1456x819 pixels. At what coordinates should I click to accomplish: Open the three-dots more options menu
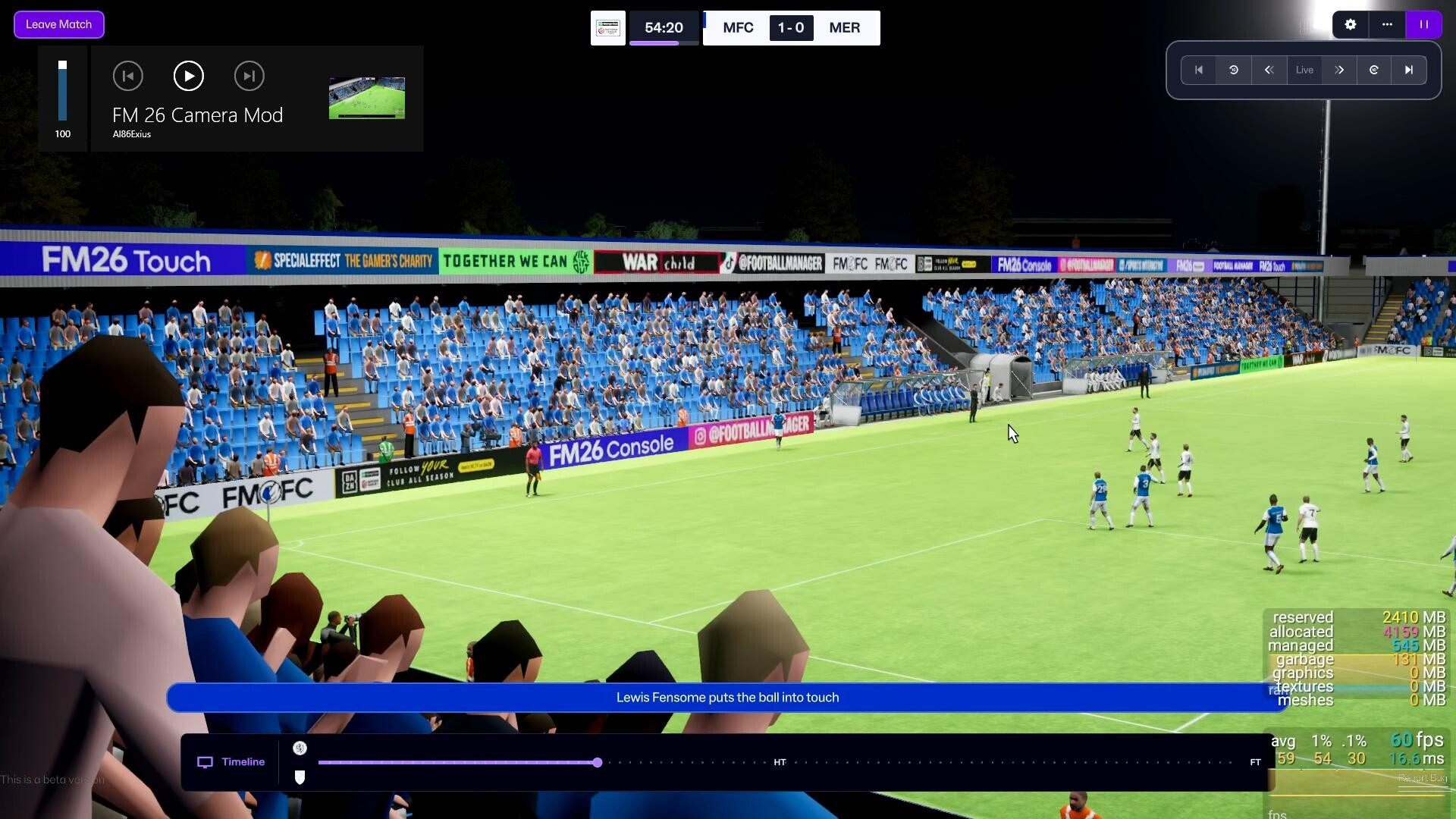[x=1387, y=24]
